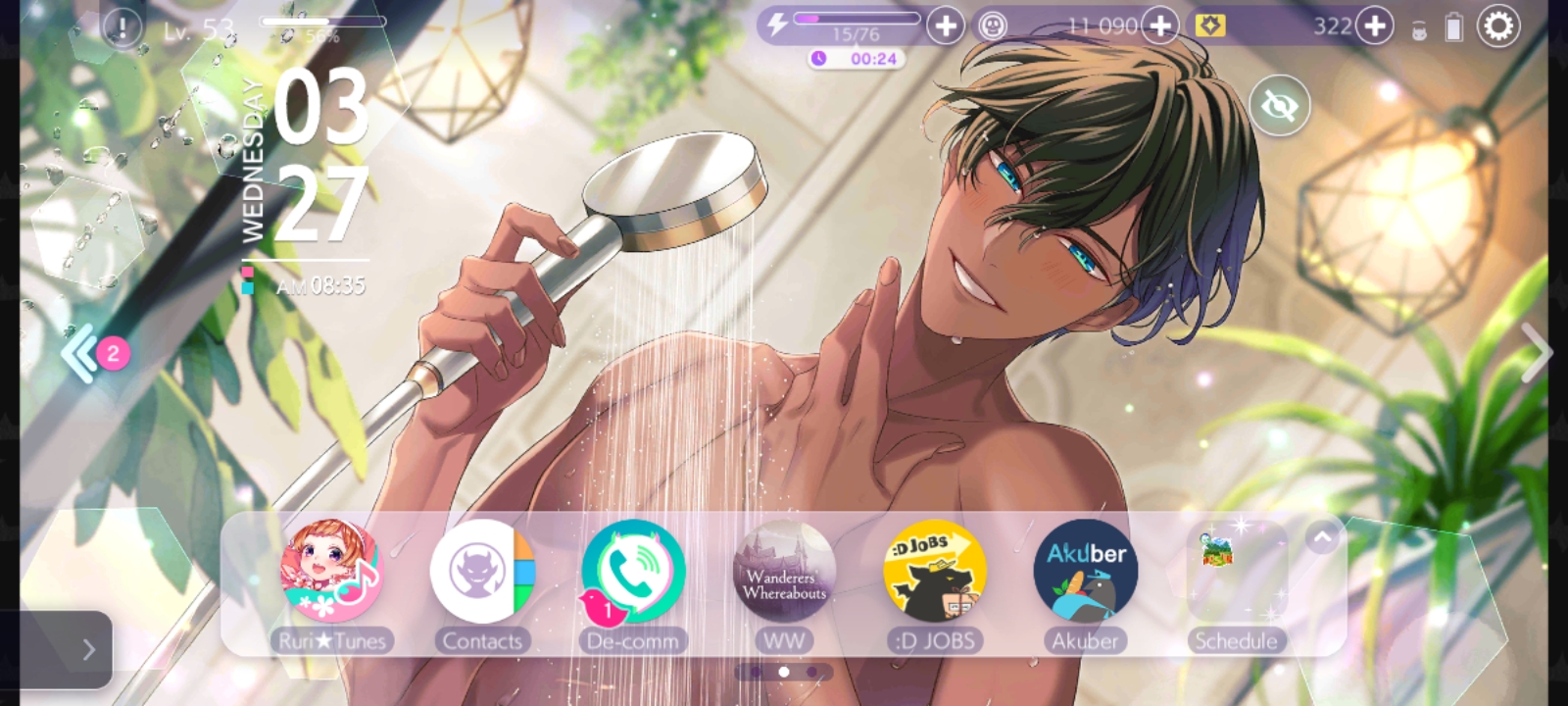This screenshot has width=1568, height=706.
Task: Add stamina with the energy plus button
Action: (946, 26)
